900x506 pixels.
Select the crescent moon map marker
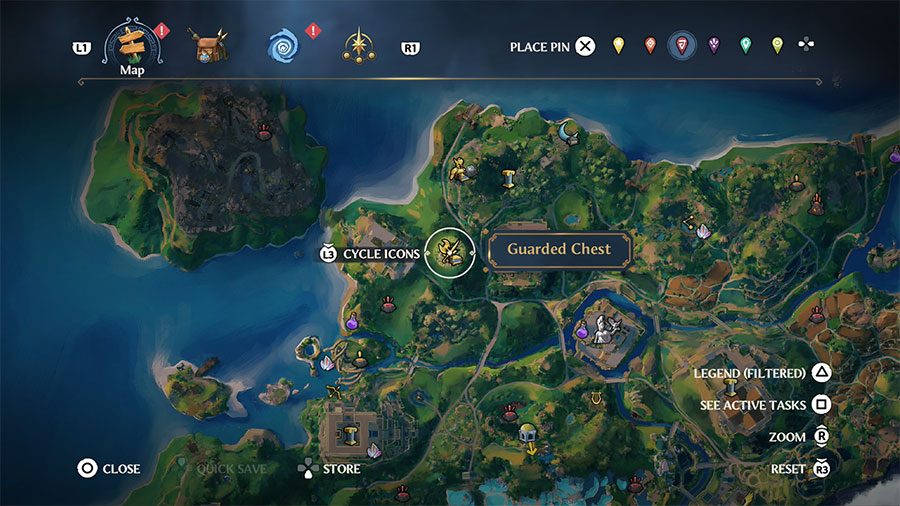[x=567, y=130]
